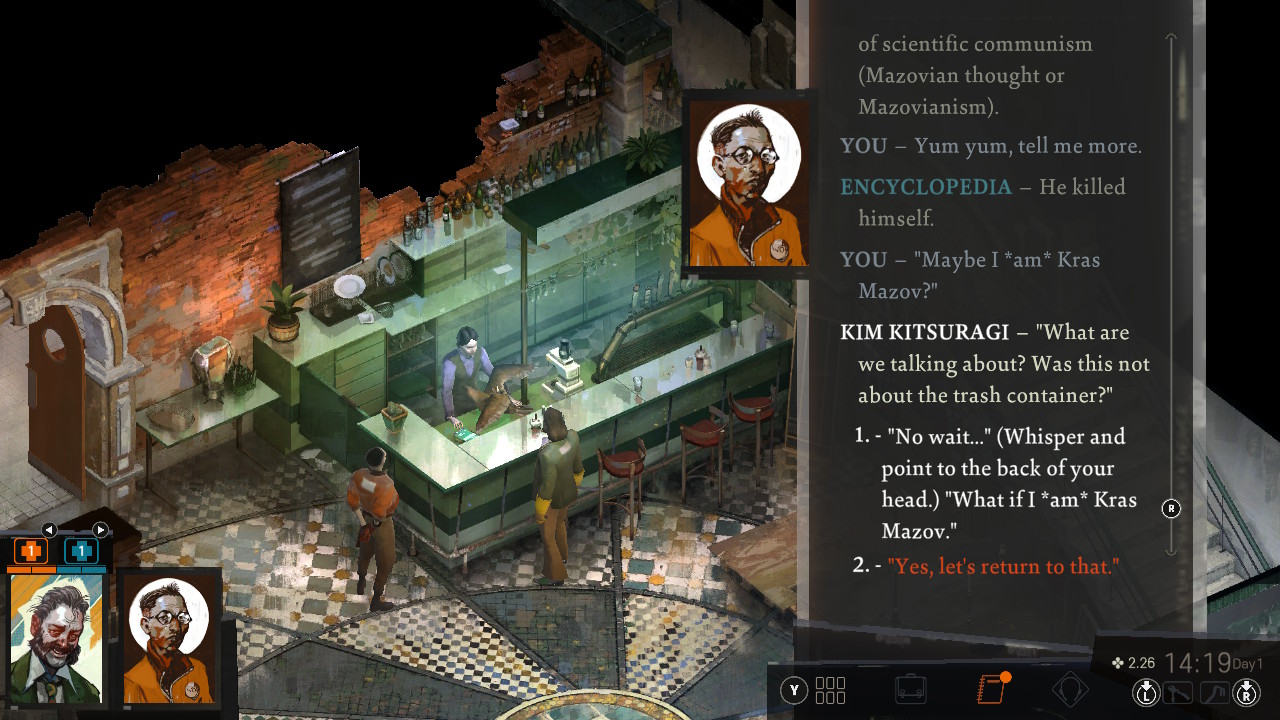Viewport: 1280px width, 720px height.
Task: Open the six-square character sheet grid
Action: click(830, 690)
